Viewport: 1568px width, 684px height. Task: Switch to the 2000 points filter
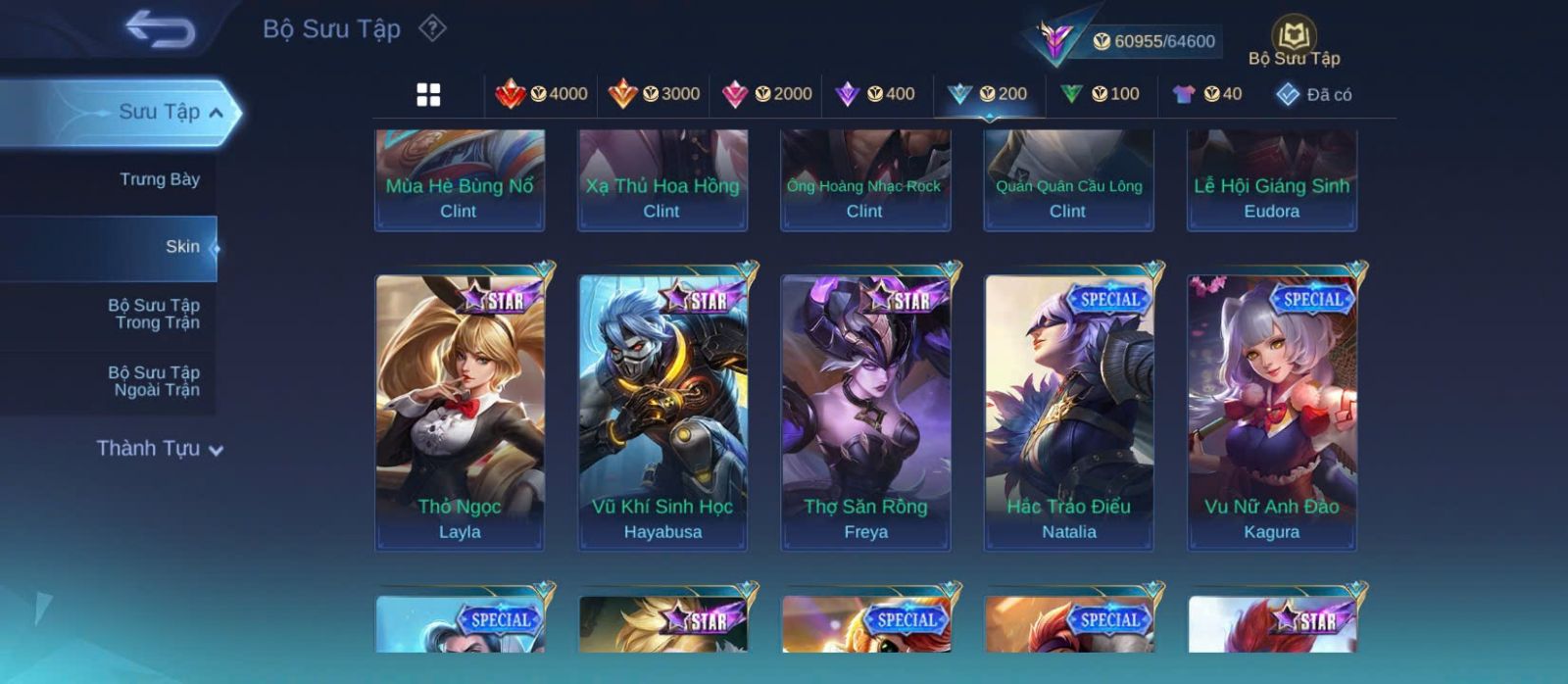click(x=767, y=94)
